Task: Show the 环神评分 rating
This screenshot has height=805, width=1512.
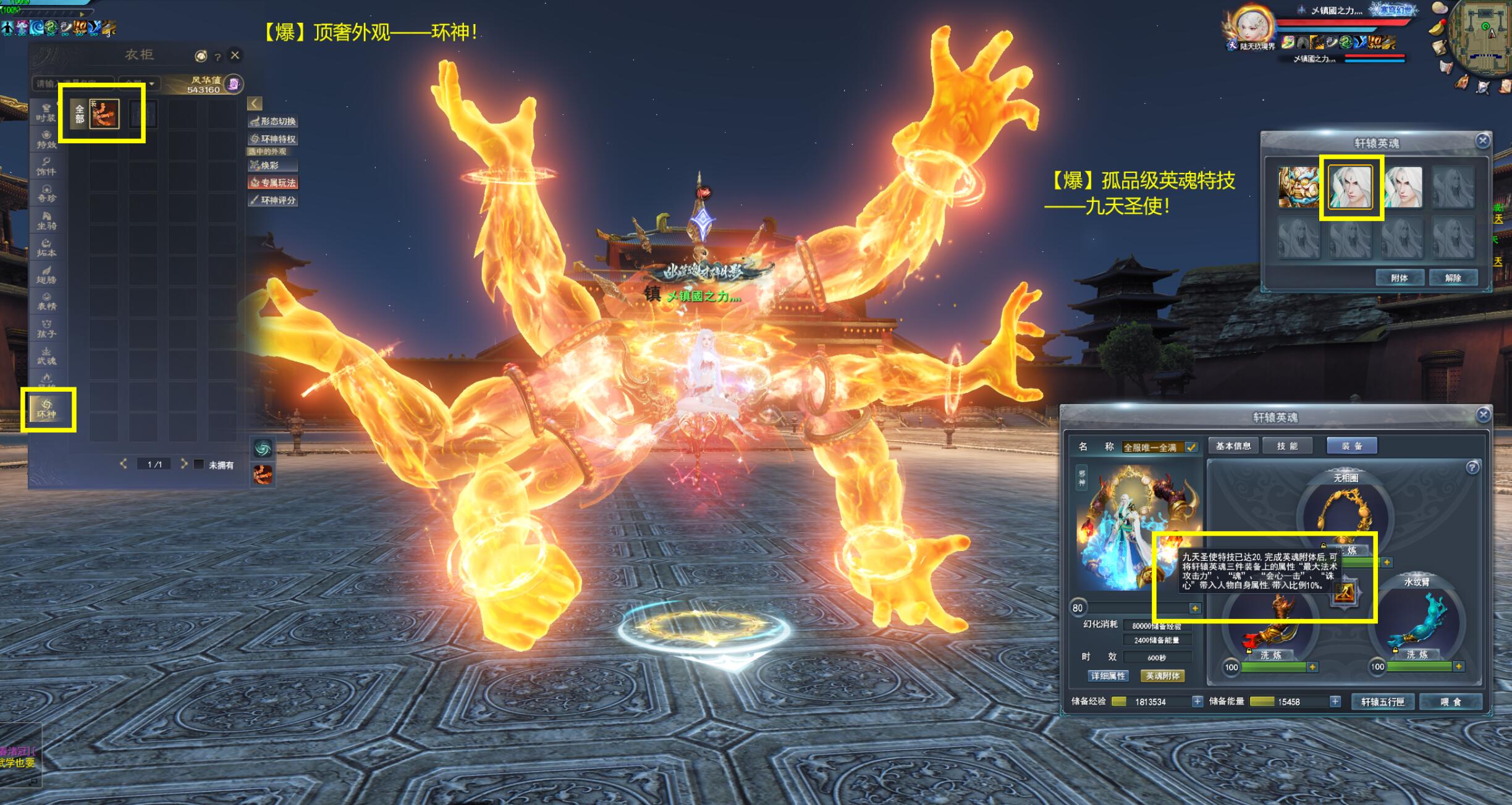Action: [x=273, y=200]
